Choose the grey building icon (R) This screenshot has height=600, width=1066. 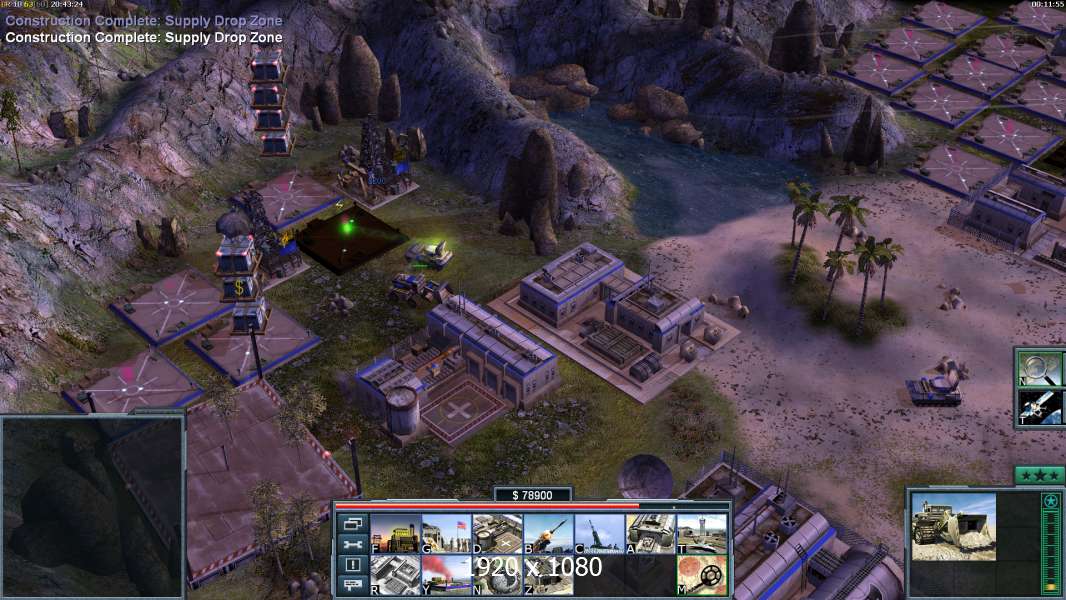[395, 575]
